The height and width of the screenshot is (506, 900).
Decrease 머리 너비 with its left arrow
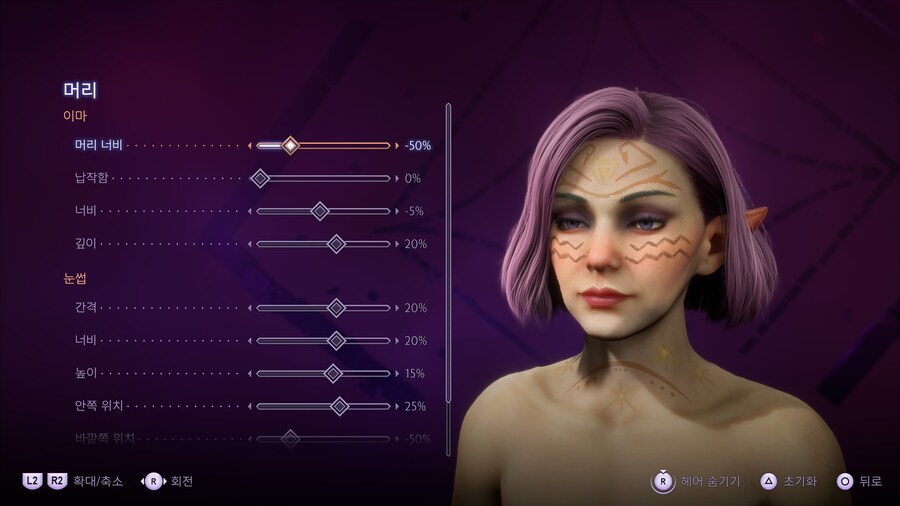(250, 146)
